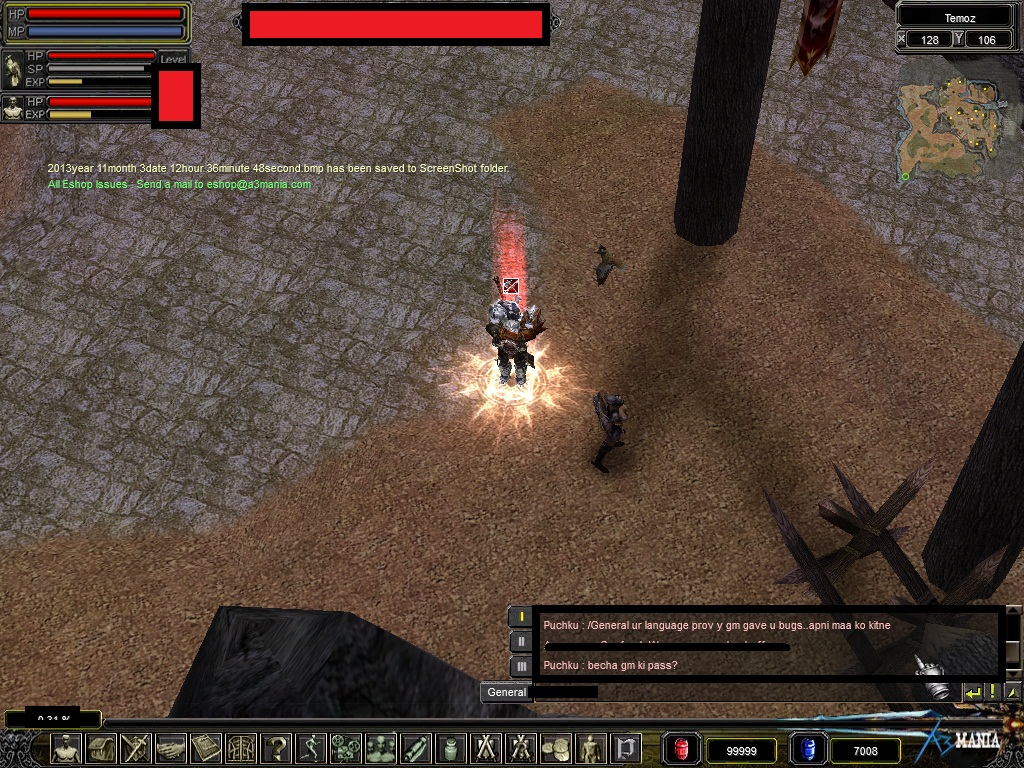Use the blue MP potion slot
Viewport: 1024px width, 768px height.
[x=808, y=749]
